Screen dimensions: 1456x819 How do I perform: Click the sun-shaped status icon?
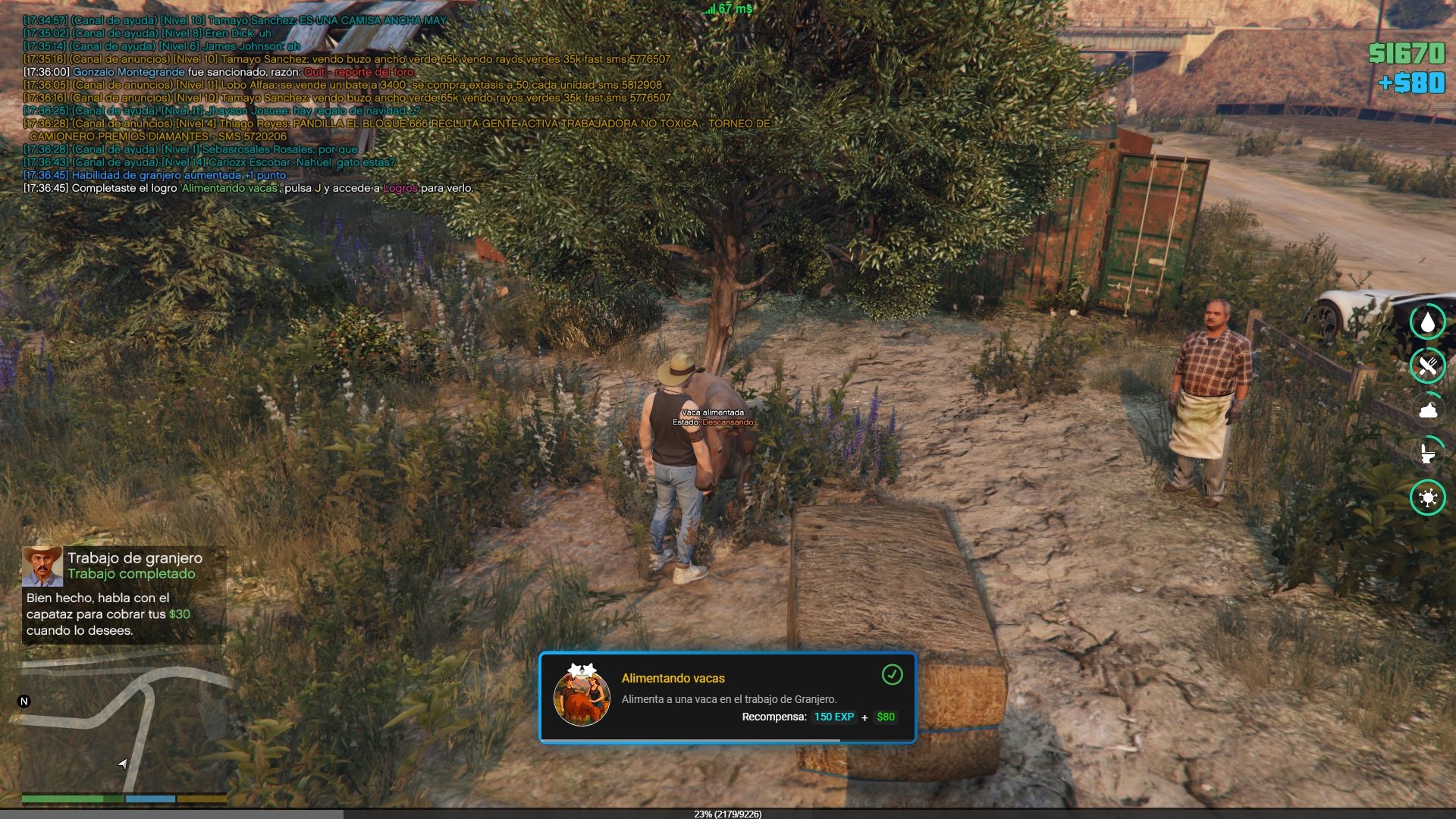pyautogui.click(x=1428, y=497)
